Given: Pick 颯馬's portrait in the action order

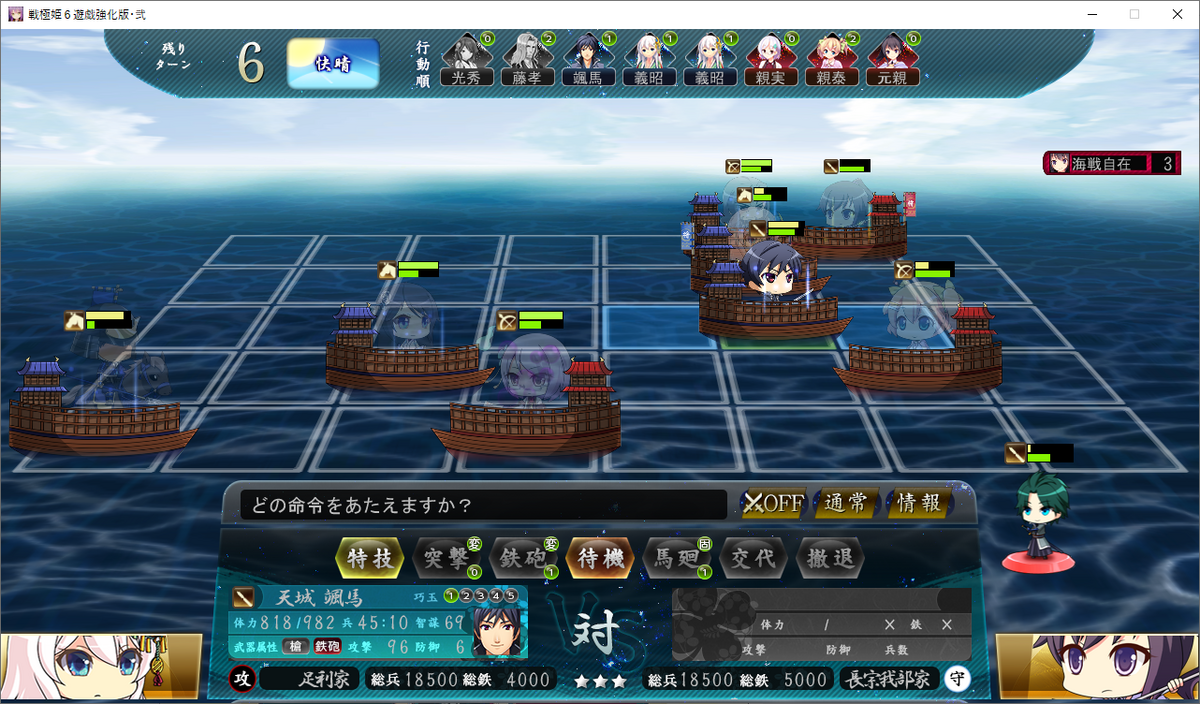Looking at the screenshot, I should pyautogui.click(x=588, y=60).
